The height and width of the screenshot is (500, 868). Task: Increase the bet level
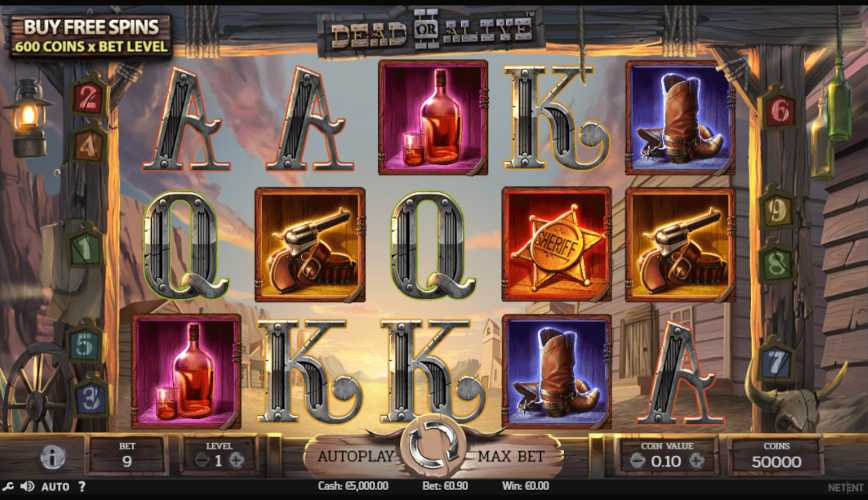(x=236, y=460)
